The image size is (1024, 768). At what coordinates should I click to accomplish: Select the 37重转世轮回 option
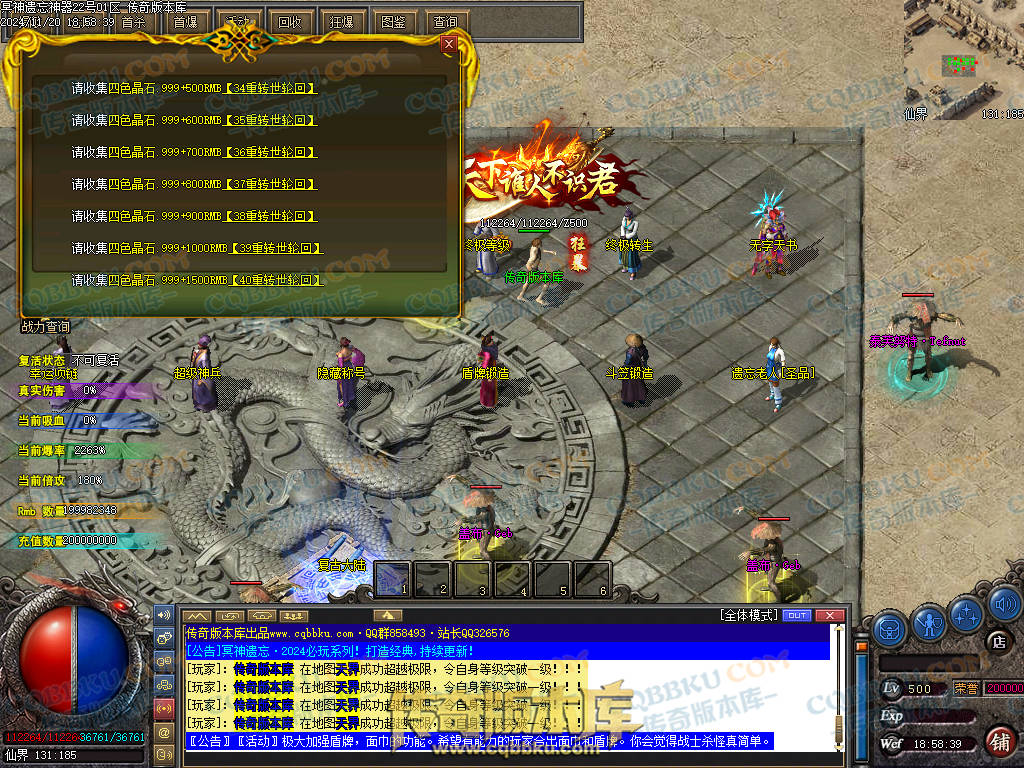point(271,184)
